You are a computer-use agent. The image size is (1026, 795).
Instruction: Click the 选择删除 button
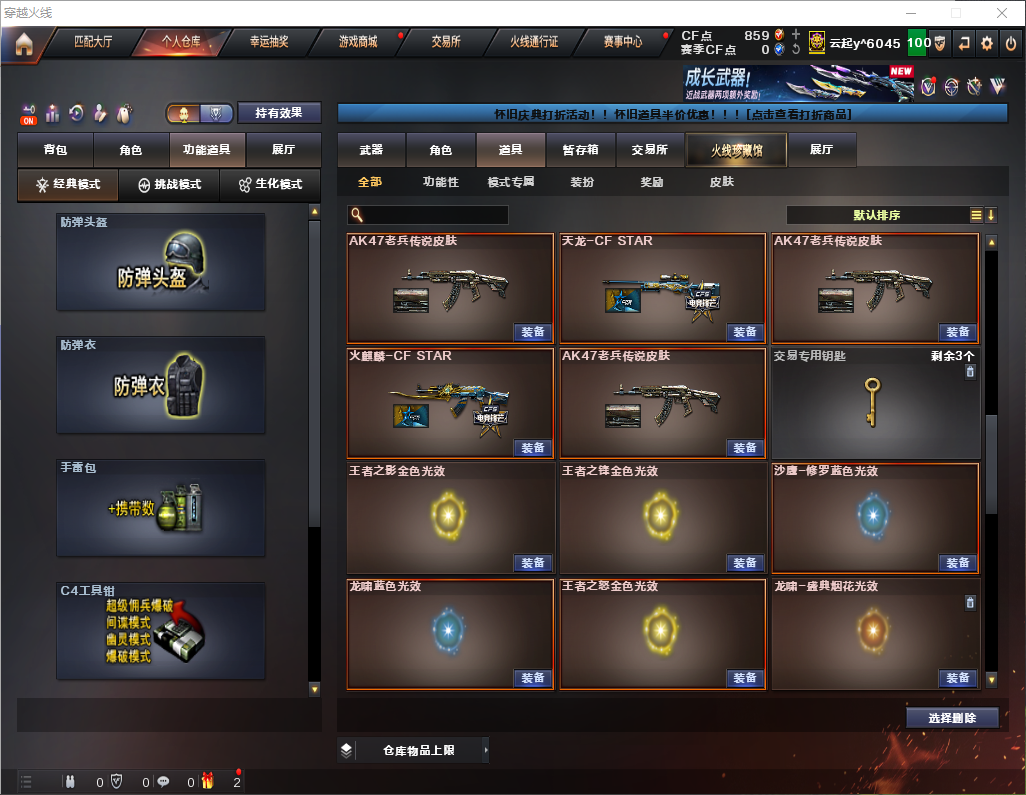[952, 718]
